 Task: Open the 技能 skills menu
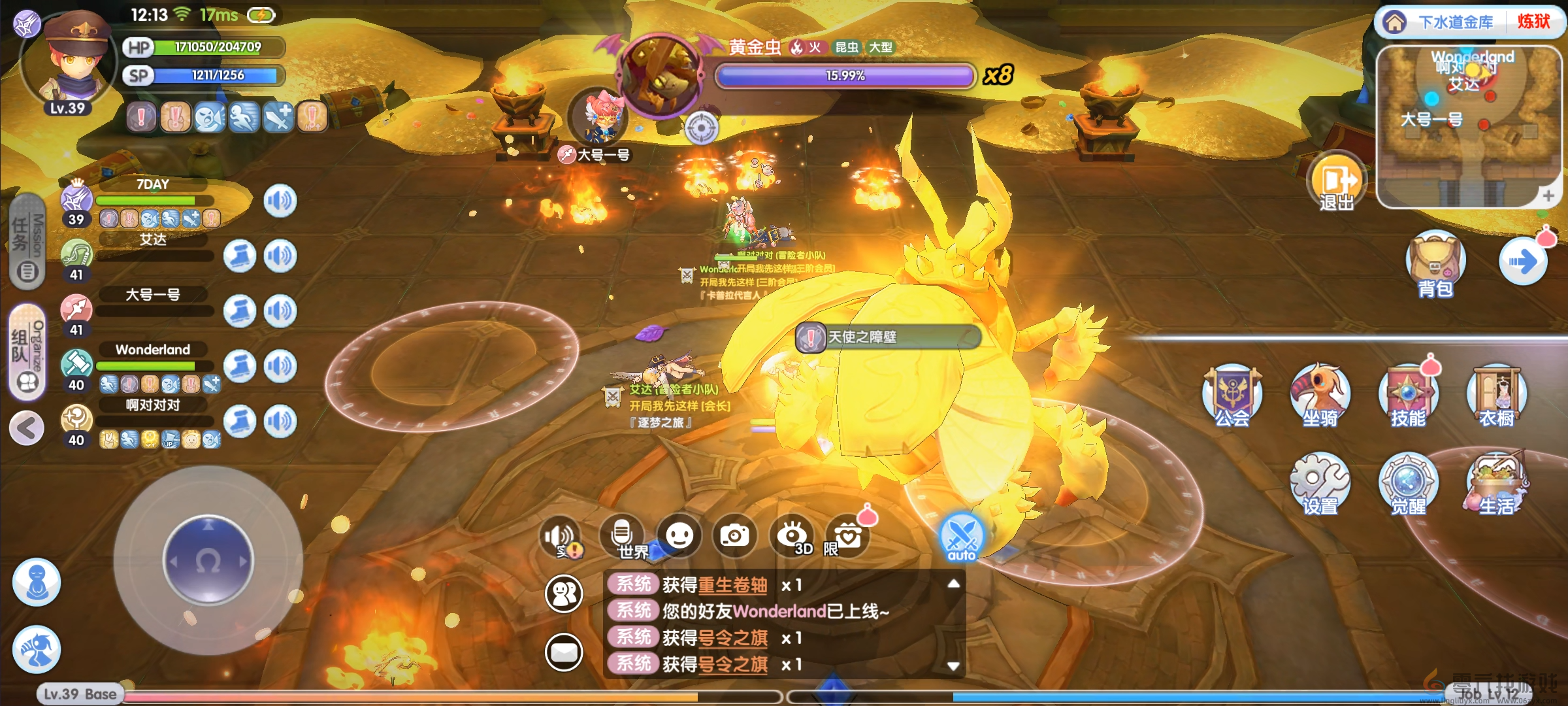(x=1408, y=395)
